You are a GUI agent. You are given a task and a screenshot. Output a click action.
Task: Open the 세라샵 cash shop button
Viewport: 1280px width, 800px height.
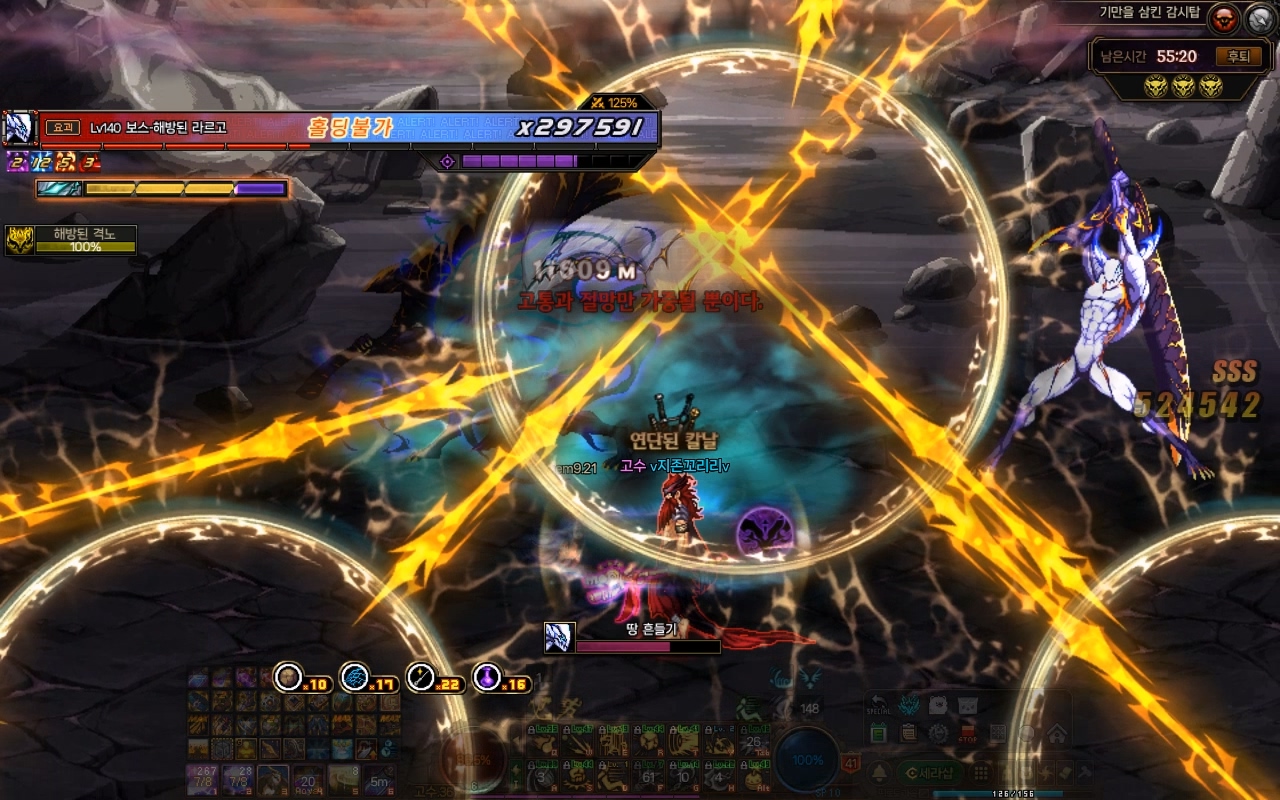click(x=928, y=772)
